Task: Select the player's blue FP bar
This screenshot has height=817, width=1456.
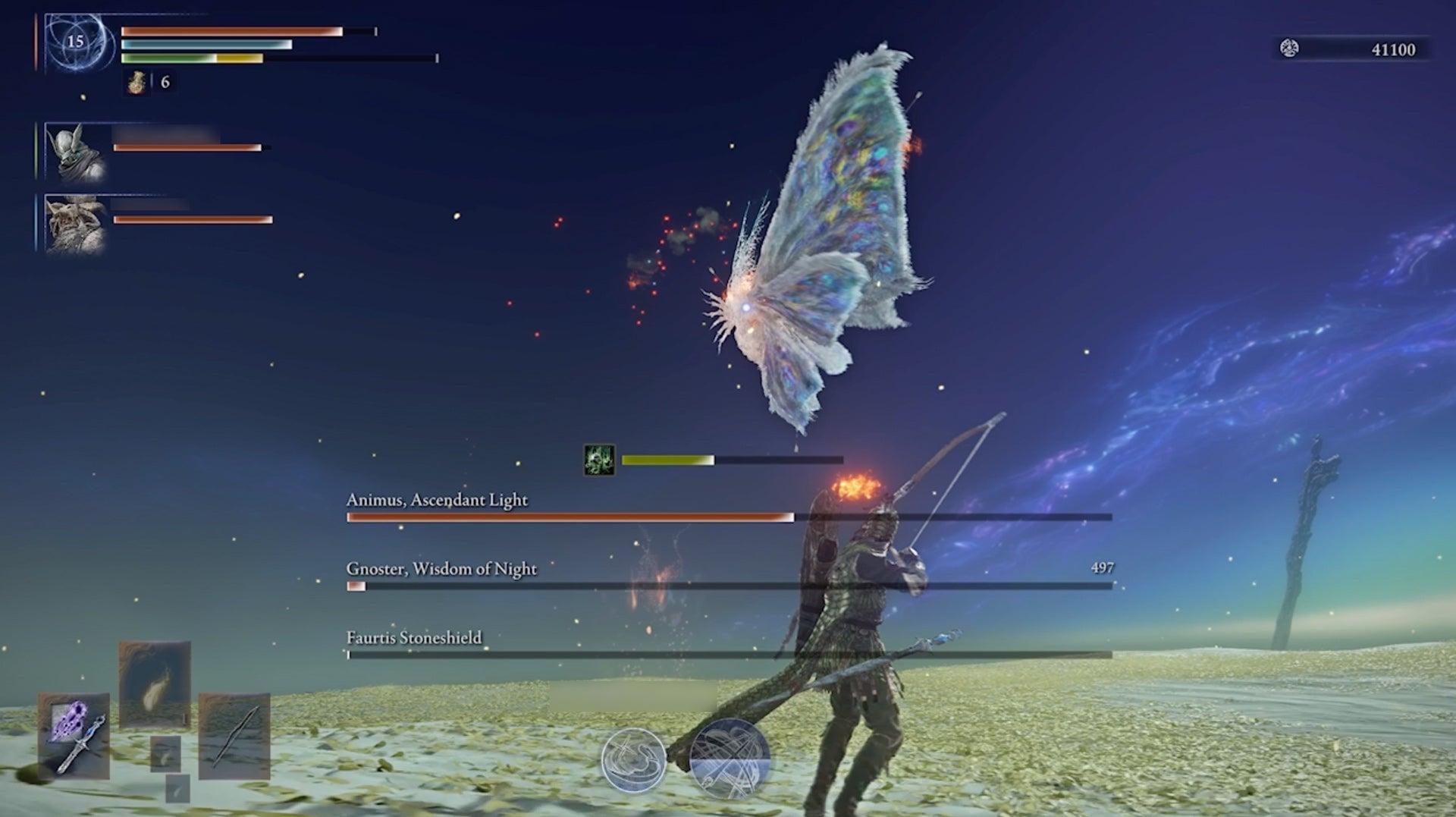Action: pyautogui.click(x=205, y=45)
